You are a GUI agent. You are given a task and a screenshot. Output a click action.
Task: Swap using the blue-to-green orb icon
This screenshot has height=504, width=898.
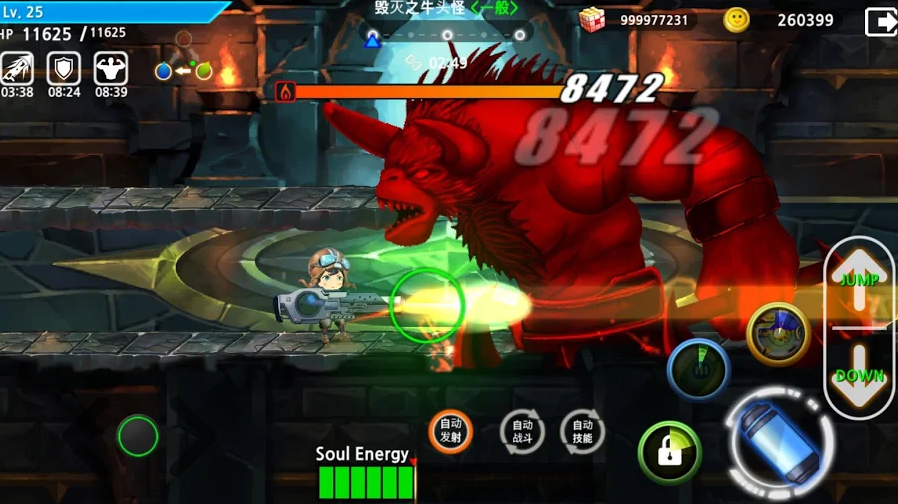coord(183,71)
